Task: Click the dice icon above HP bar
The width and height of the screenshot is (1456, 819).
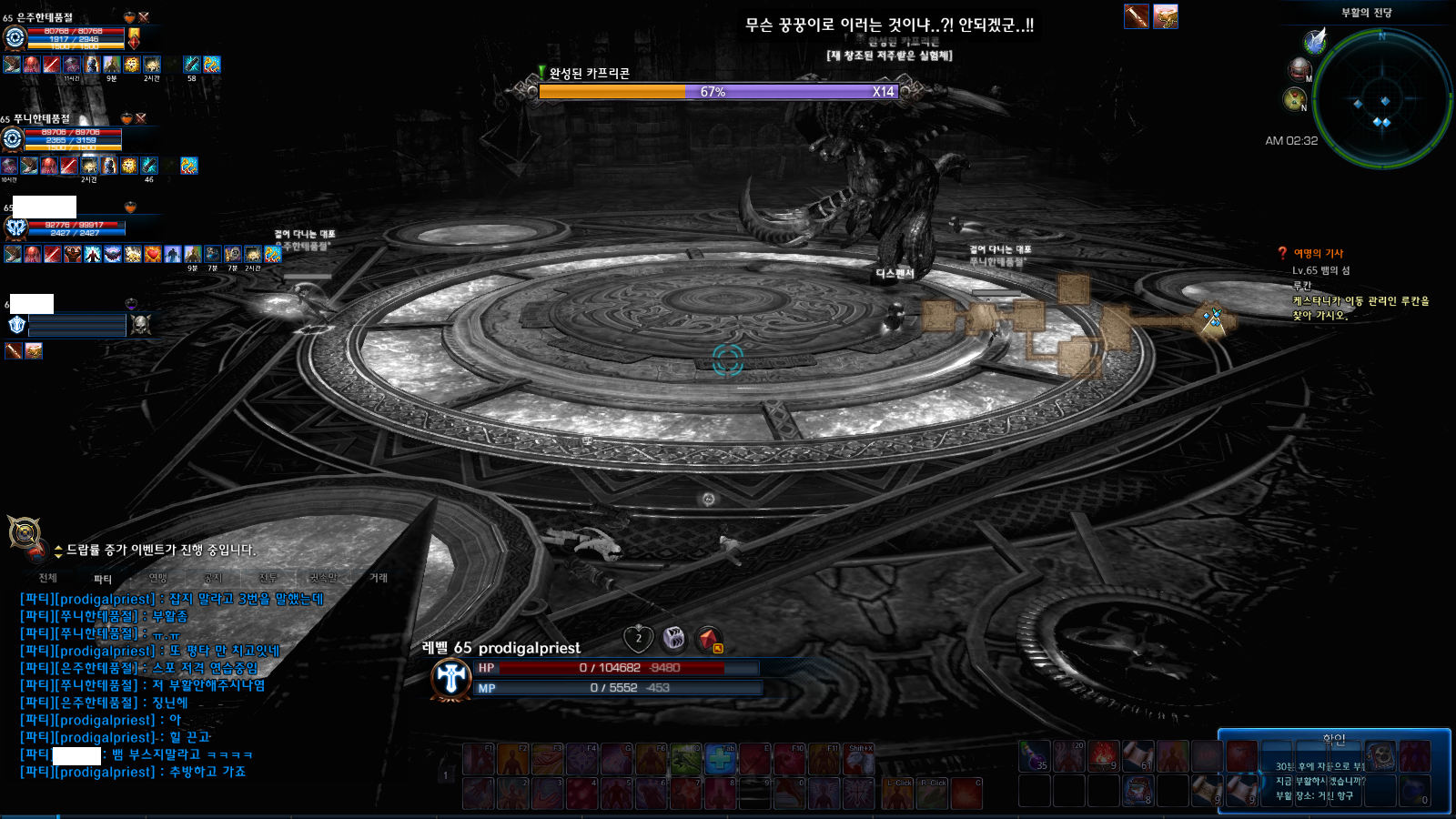Action: [673, 638]
